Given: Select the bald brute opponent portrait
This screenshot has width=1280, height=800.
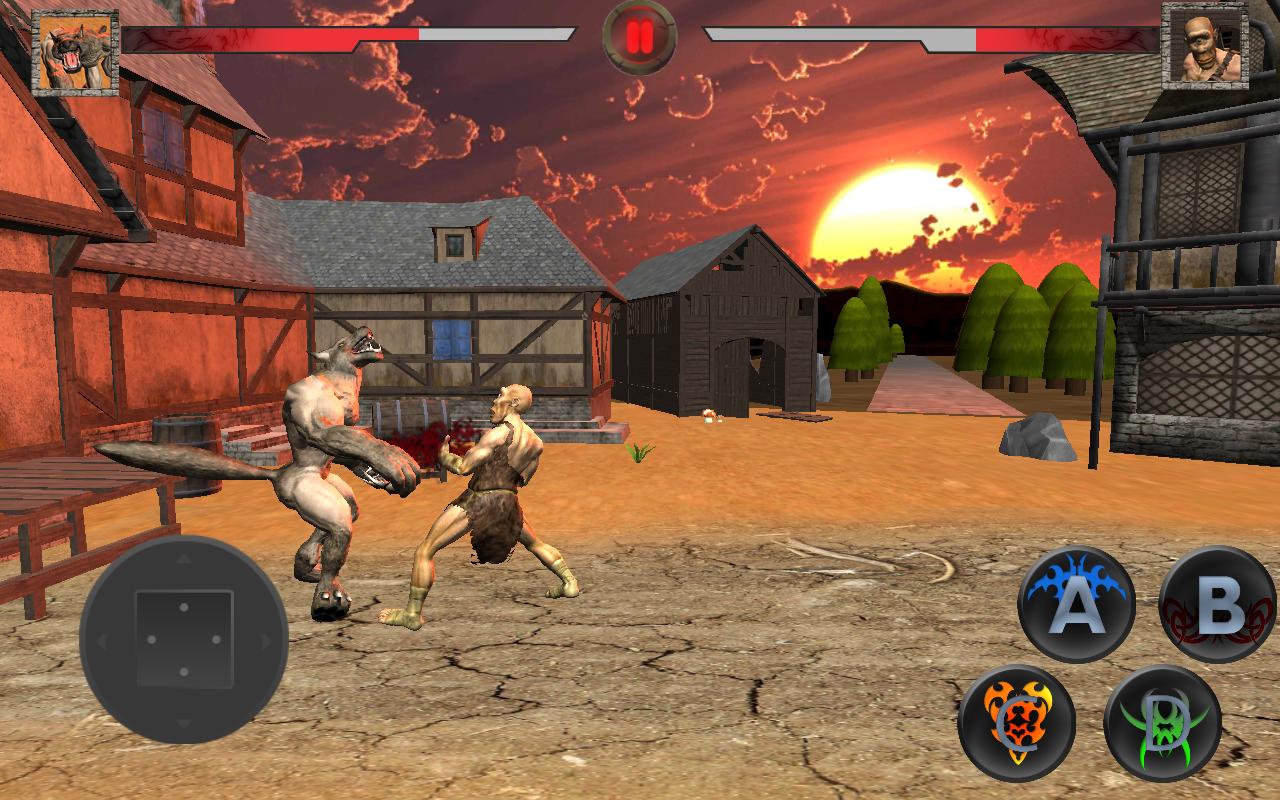Looking at the screenshot, I should click(x=1205, y=47).
